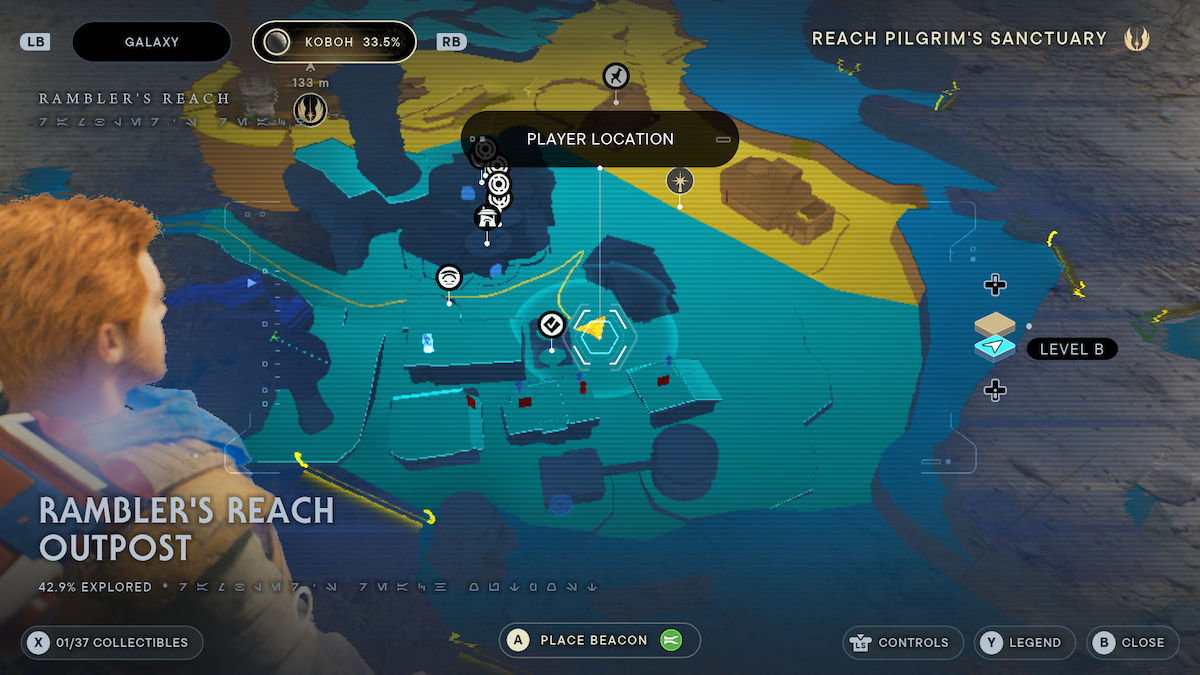Show the map Legend
The width and height of the screenshot is (1200, 675).
(1024, 642)
